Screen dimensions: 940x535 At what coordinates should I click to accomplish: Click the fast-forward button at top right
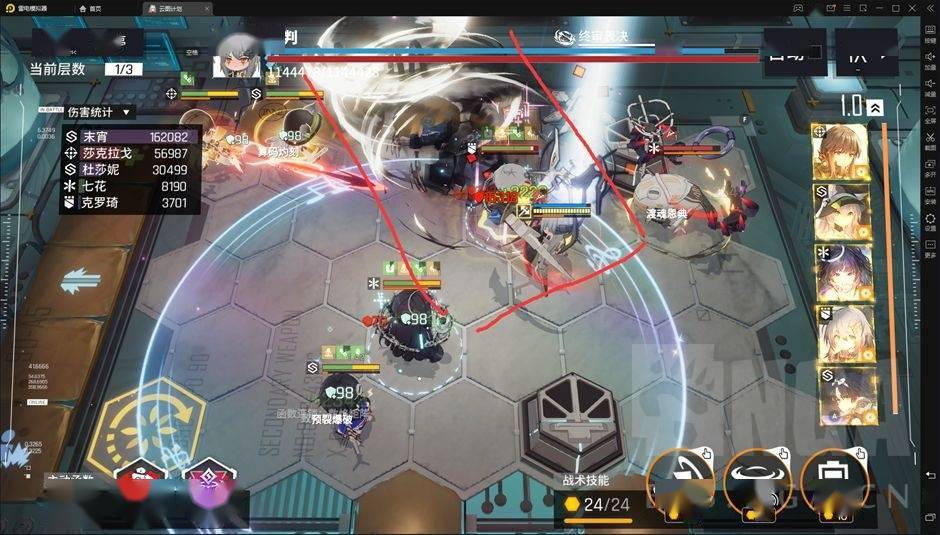point(866,50)
